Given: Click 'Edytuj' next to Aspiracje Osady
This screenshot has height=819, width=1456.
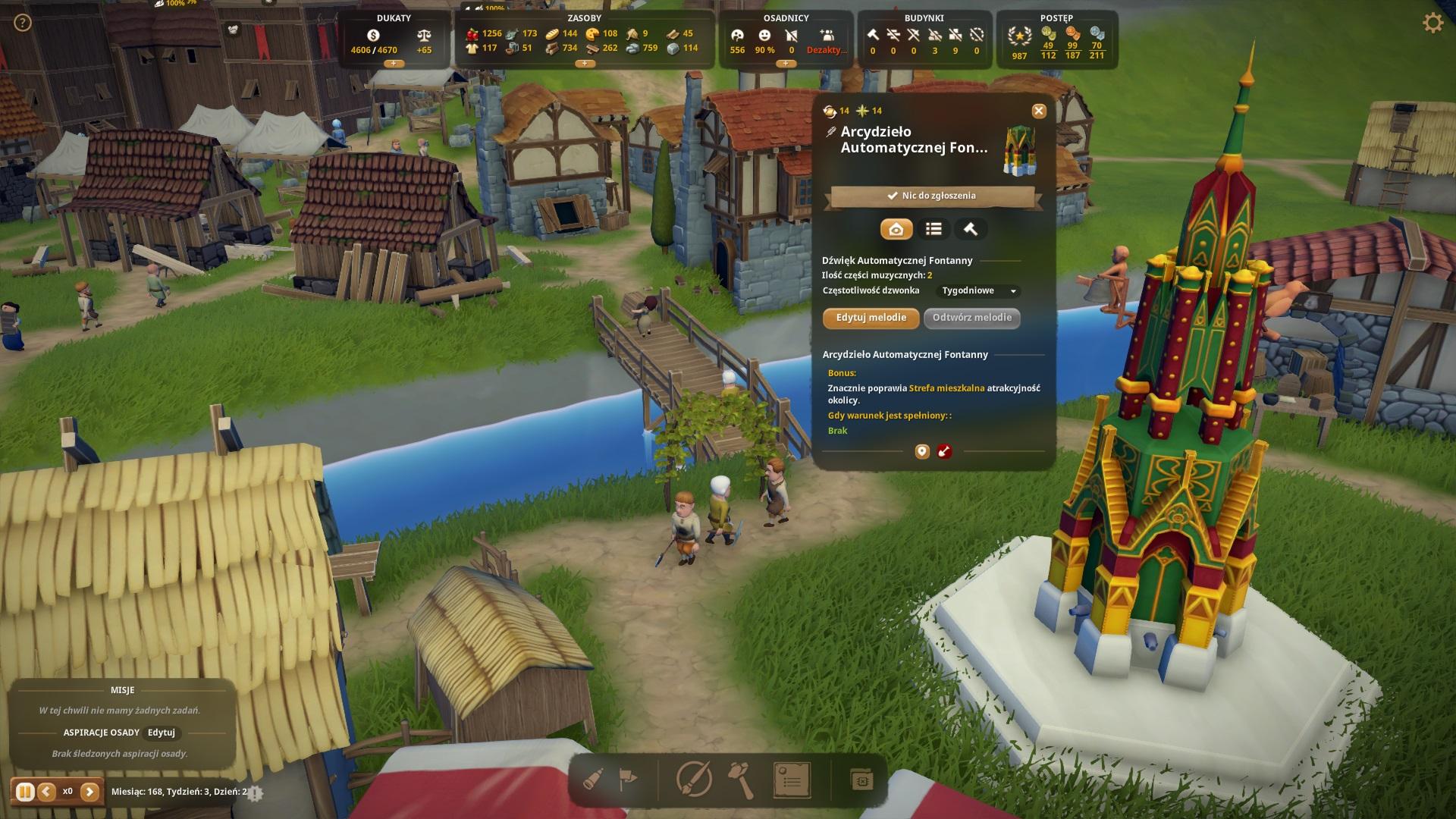Looking at the screenshot, I should coord(161,733).
